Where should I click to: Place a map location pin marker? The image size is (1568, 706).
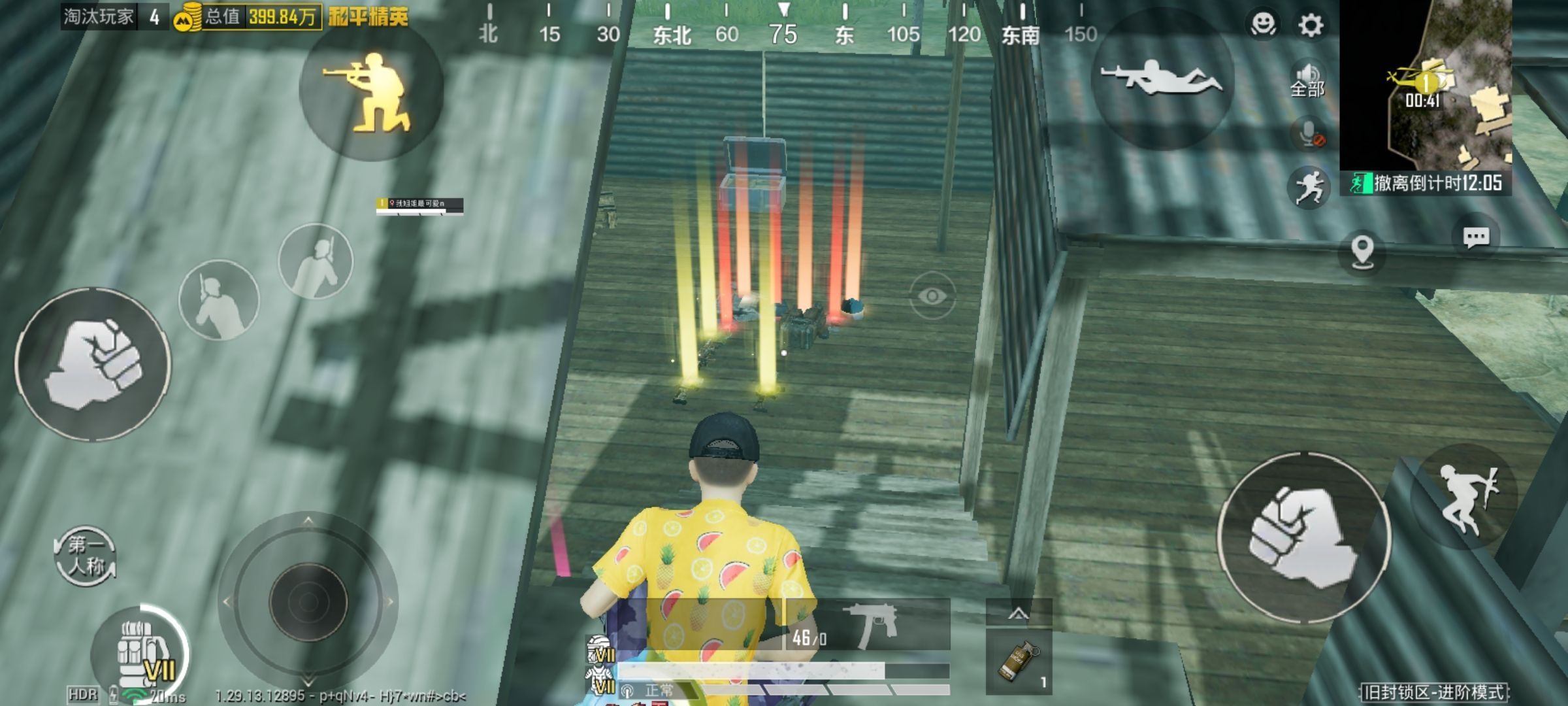click(x=1362, y=252)
